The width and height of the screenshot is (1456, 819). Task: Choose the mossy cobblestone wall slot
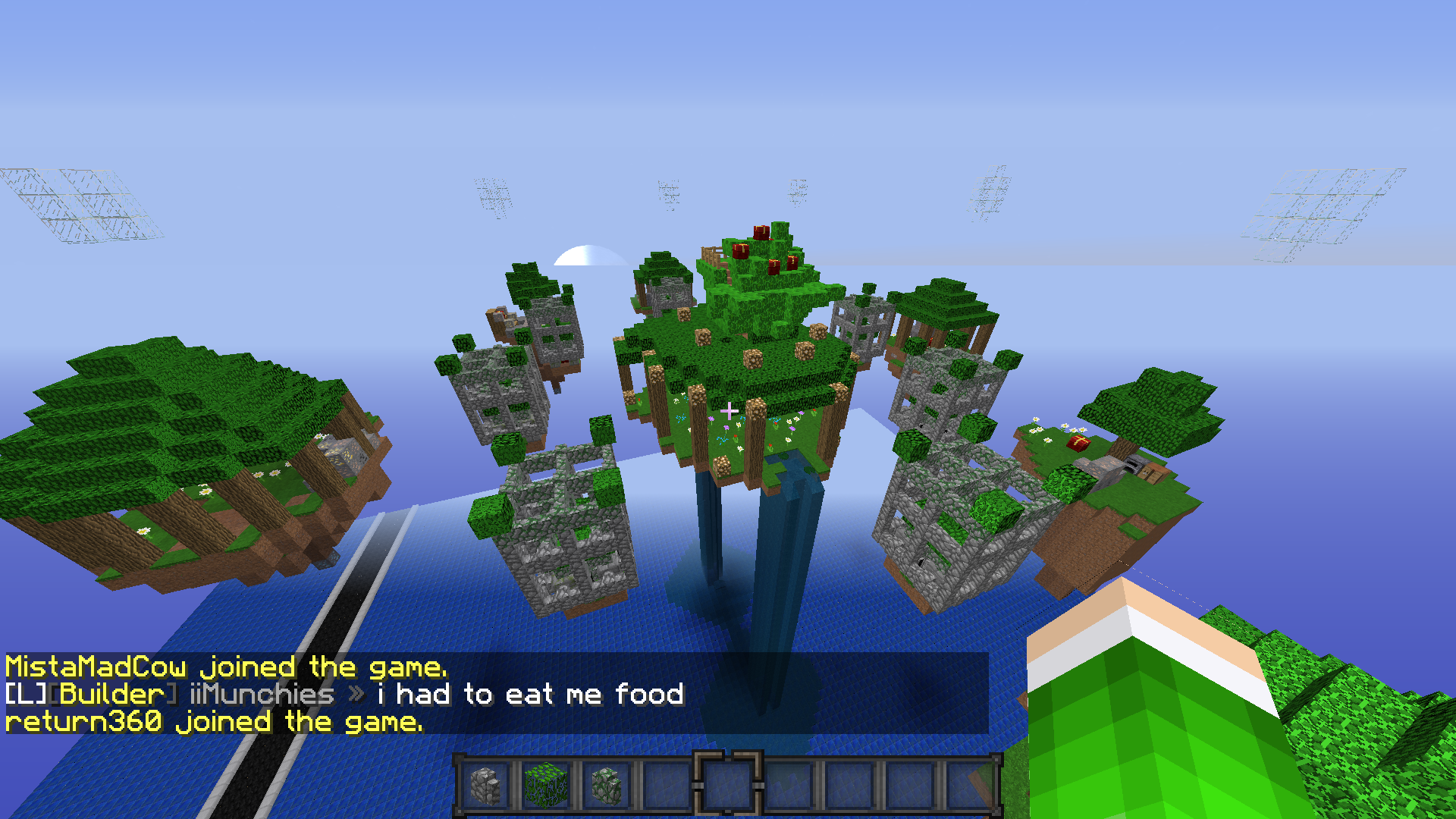pyautogui.click(x=606, y=786)
